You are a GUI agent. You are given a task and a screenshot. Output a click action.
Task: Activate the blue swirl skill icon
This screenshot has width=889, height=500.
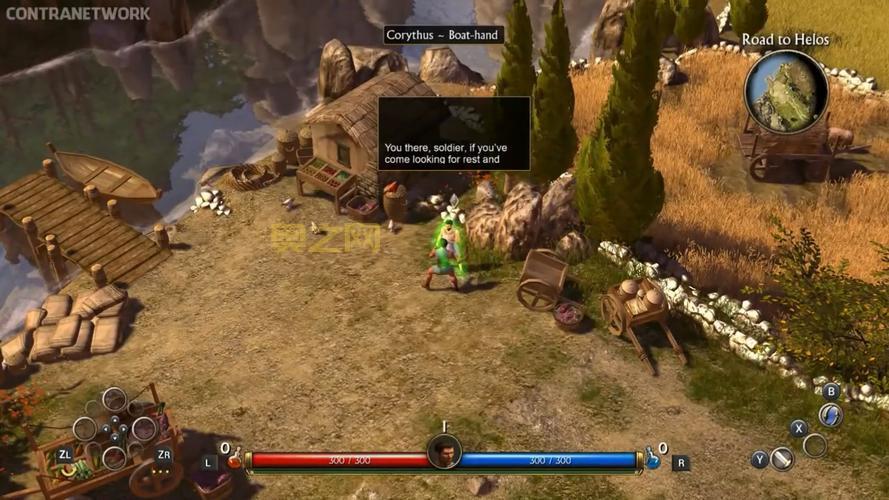[830, 414]
